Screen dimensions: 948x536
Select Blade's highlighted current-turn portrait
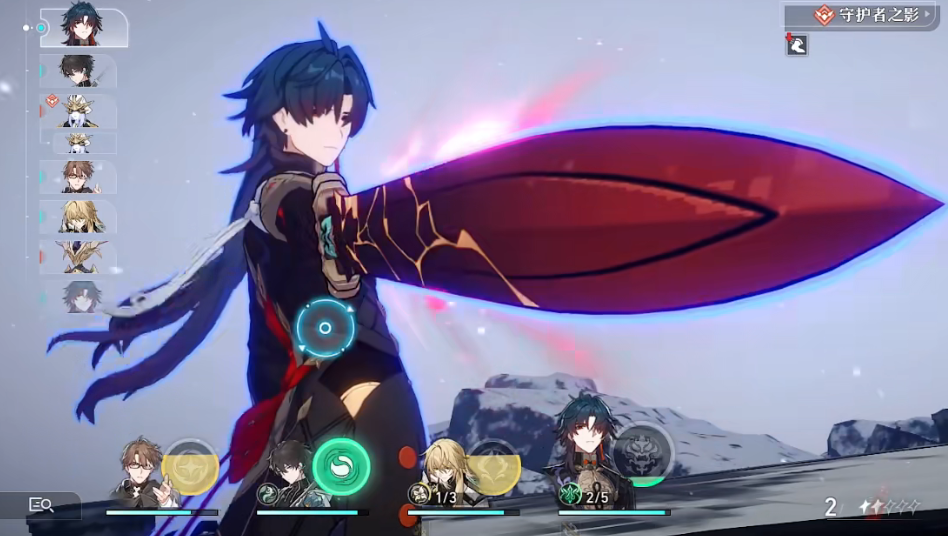pos(84,27)
